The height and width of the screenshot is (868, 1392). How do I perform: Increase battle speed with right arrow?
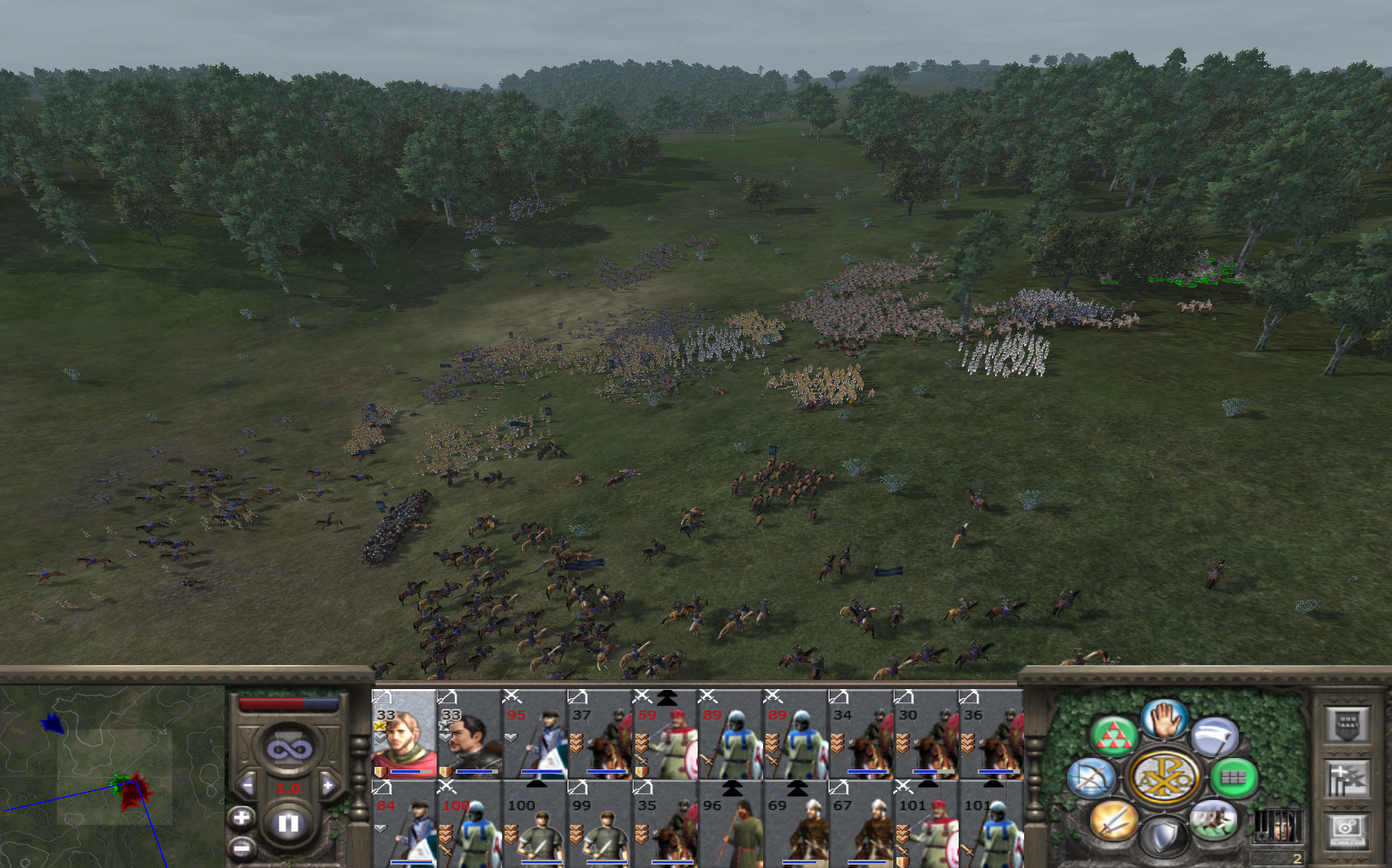[328, 784]
